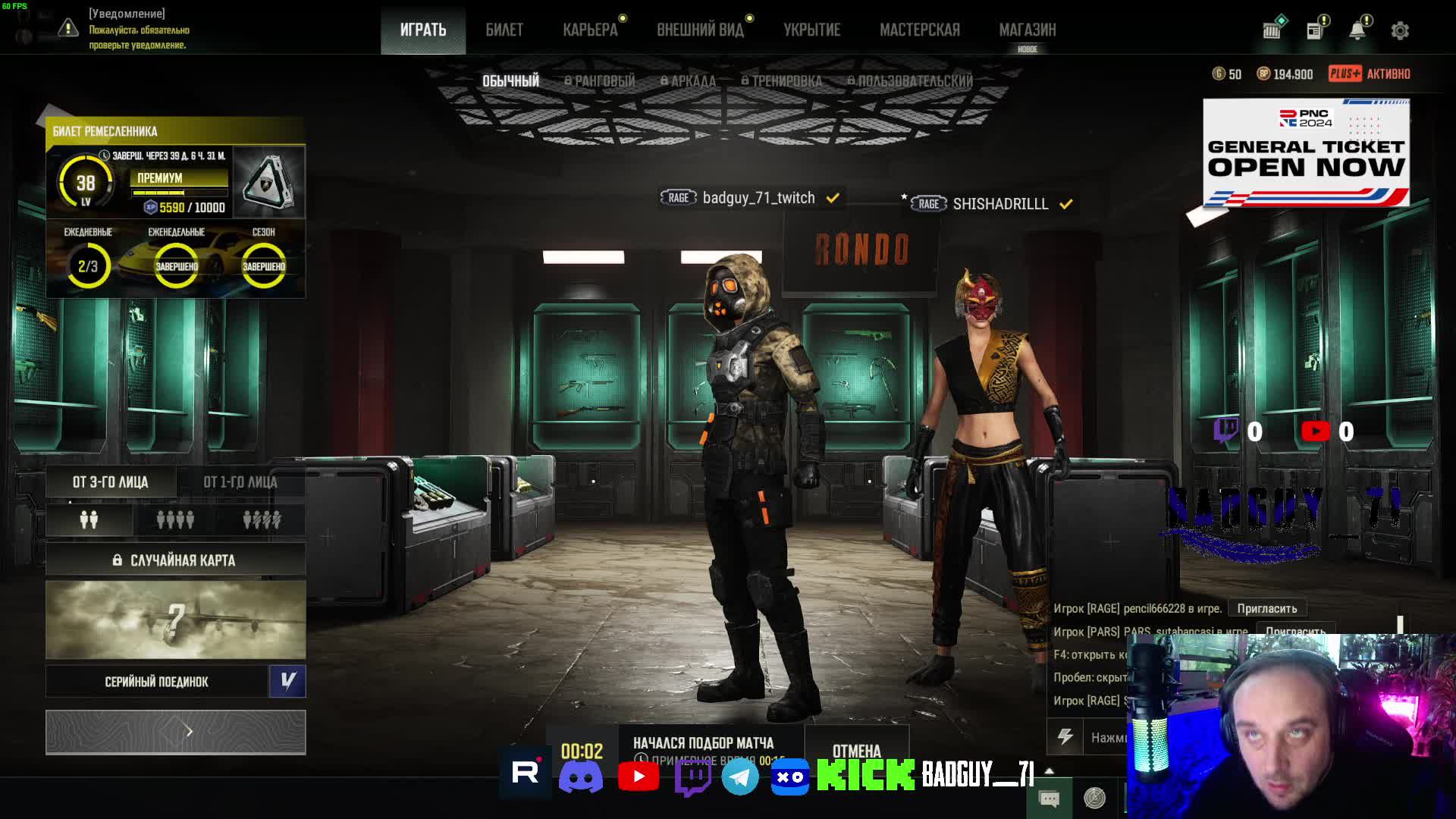
Task: Open the Мастерская tab
Action: tap(919, 30)
